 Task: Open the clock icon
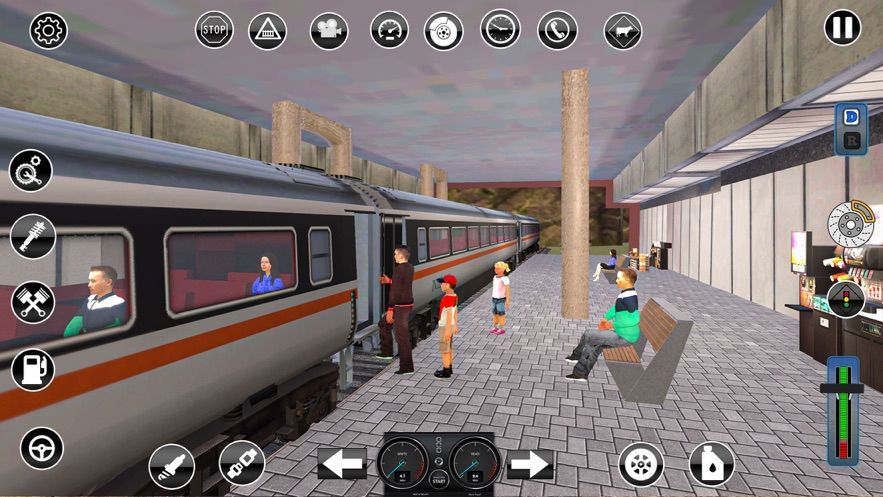click(500, 29)
